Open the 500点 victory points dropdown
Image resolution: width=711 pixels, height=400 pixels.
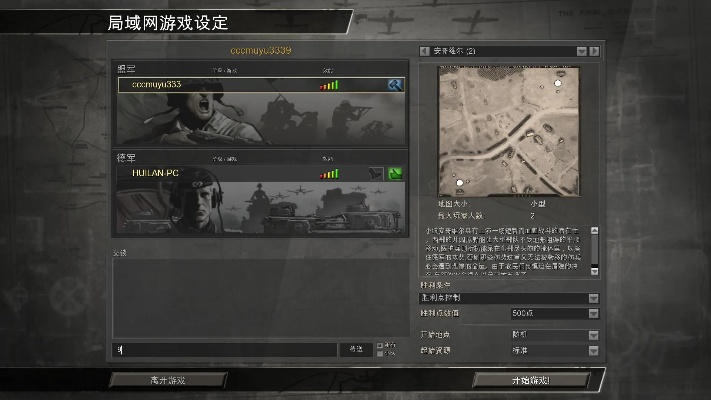(x=593, y=314)
